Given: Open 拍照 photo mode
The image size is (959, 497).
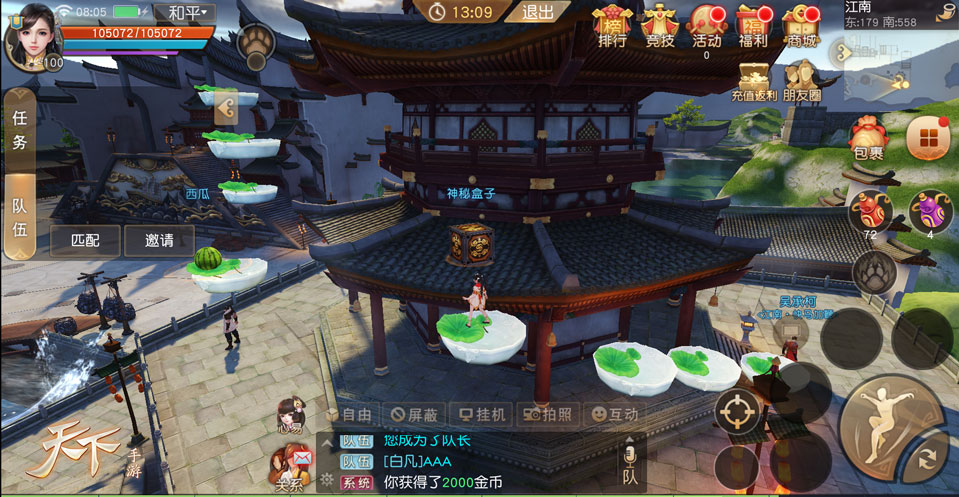Looking at the screenshot, I should click(x=548, y=413).
